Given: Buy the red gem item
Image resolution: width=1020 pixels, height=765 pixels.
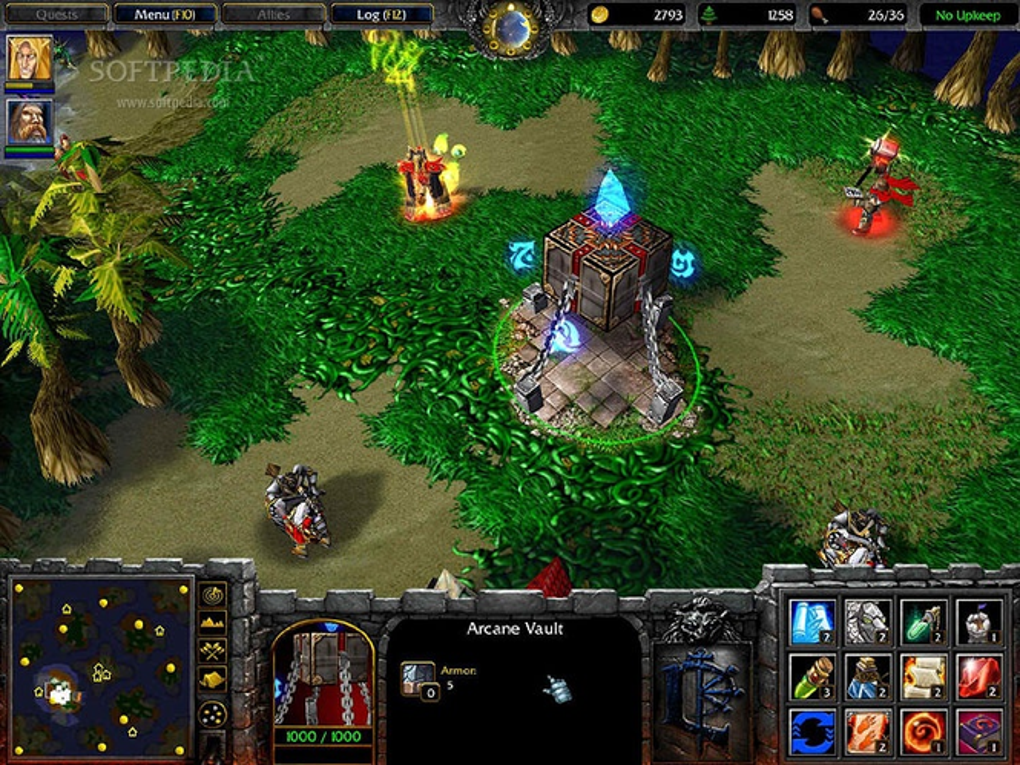Looking at the screenshot, I should 979,677.
